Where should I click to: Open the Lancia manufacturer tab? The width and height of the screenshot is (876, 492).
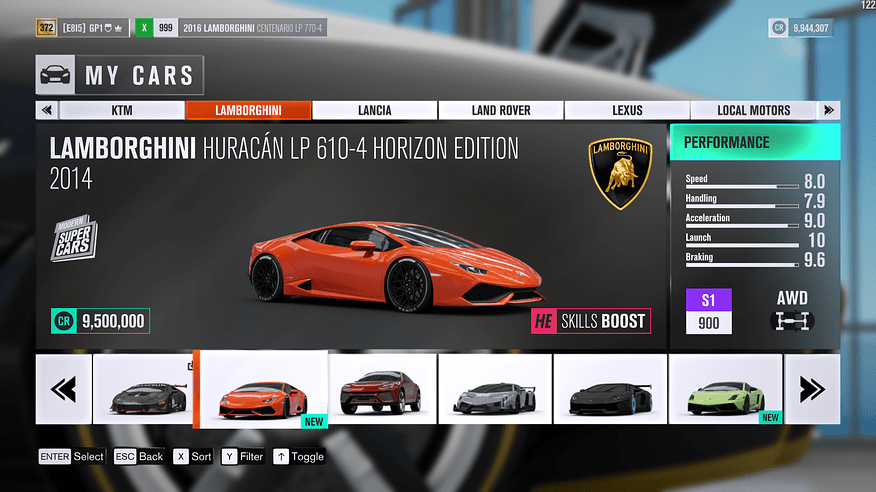tap(374, 110)
